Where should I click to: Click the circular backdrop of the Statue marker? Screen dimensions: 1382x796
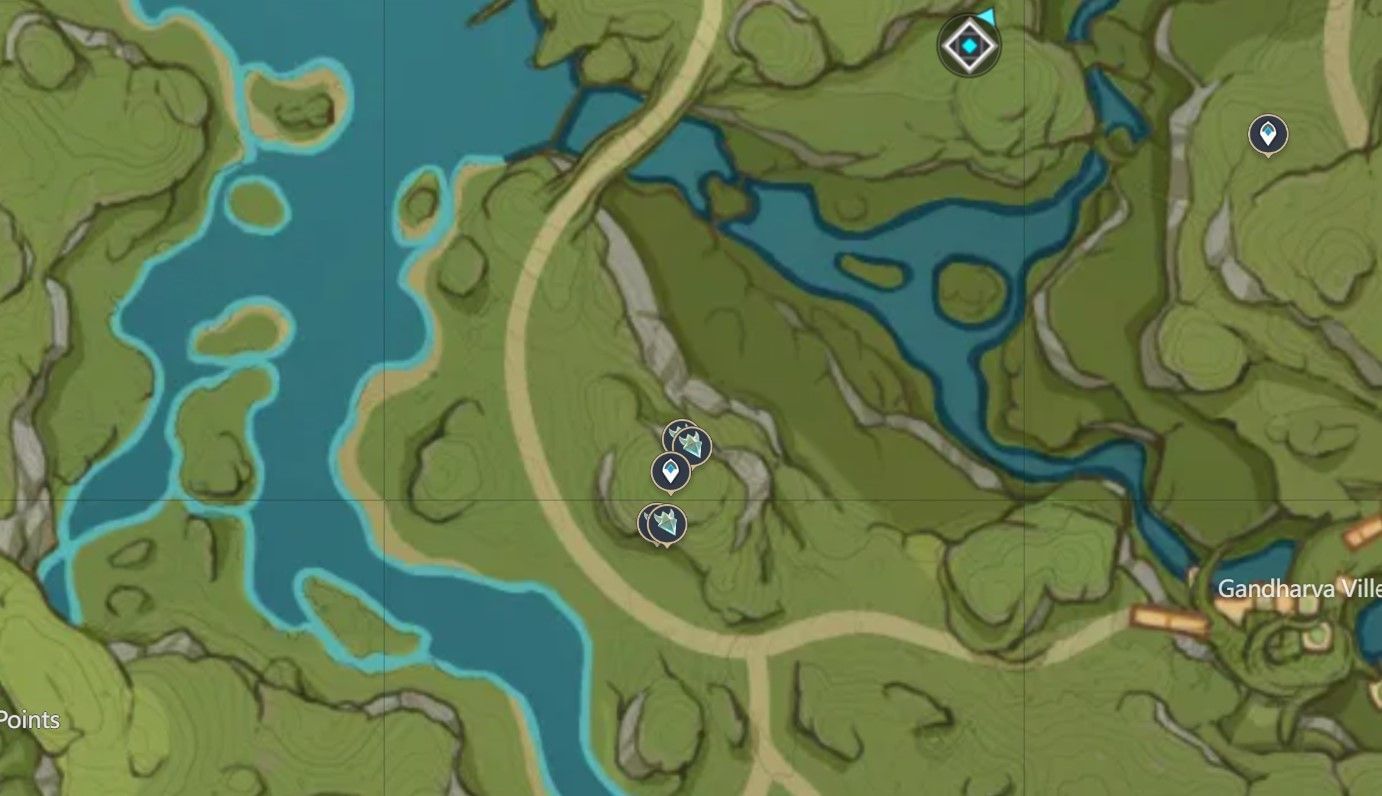pos(967,43)
